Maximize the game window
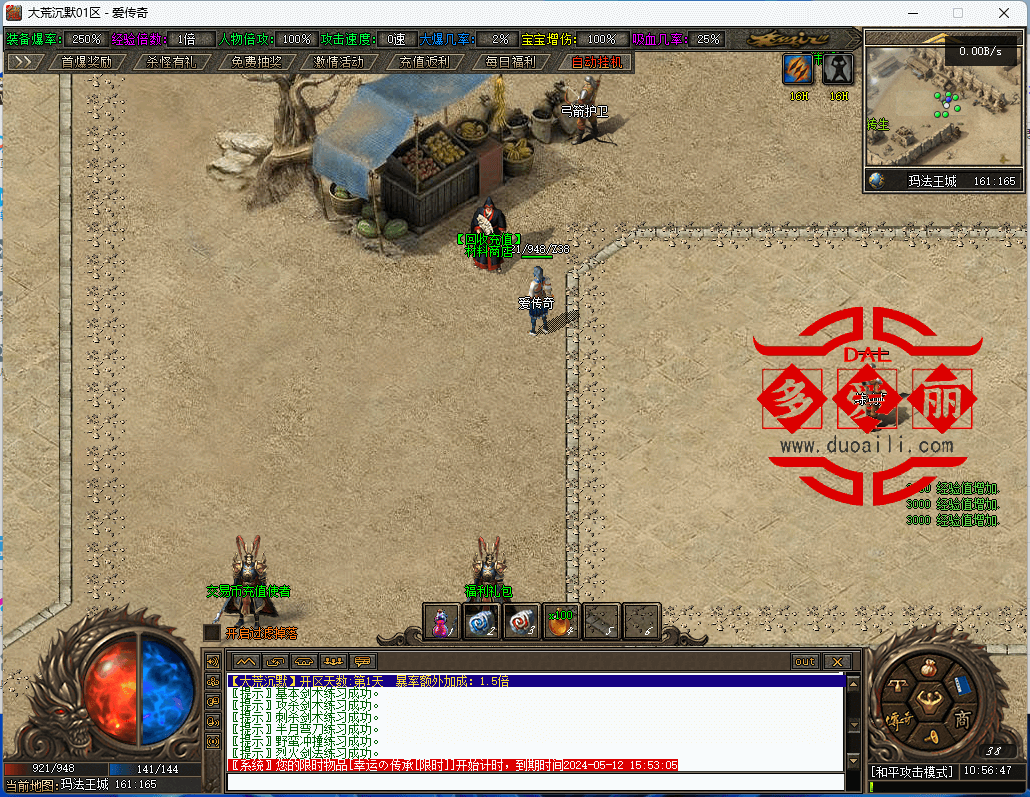This screenshot has width=1030, height=797. tap(957, 13)
